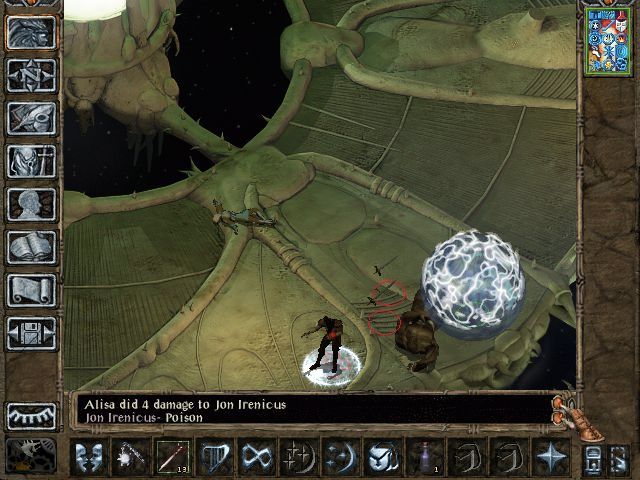The width and height of the screenshot is (640, 480).
Task: Activate the harp icon action
Action: [x=214, y=457]
